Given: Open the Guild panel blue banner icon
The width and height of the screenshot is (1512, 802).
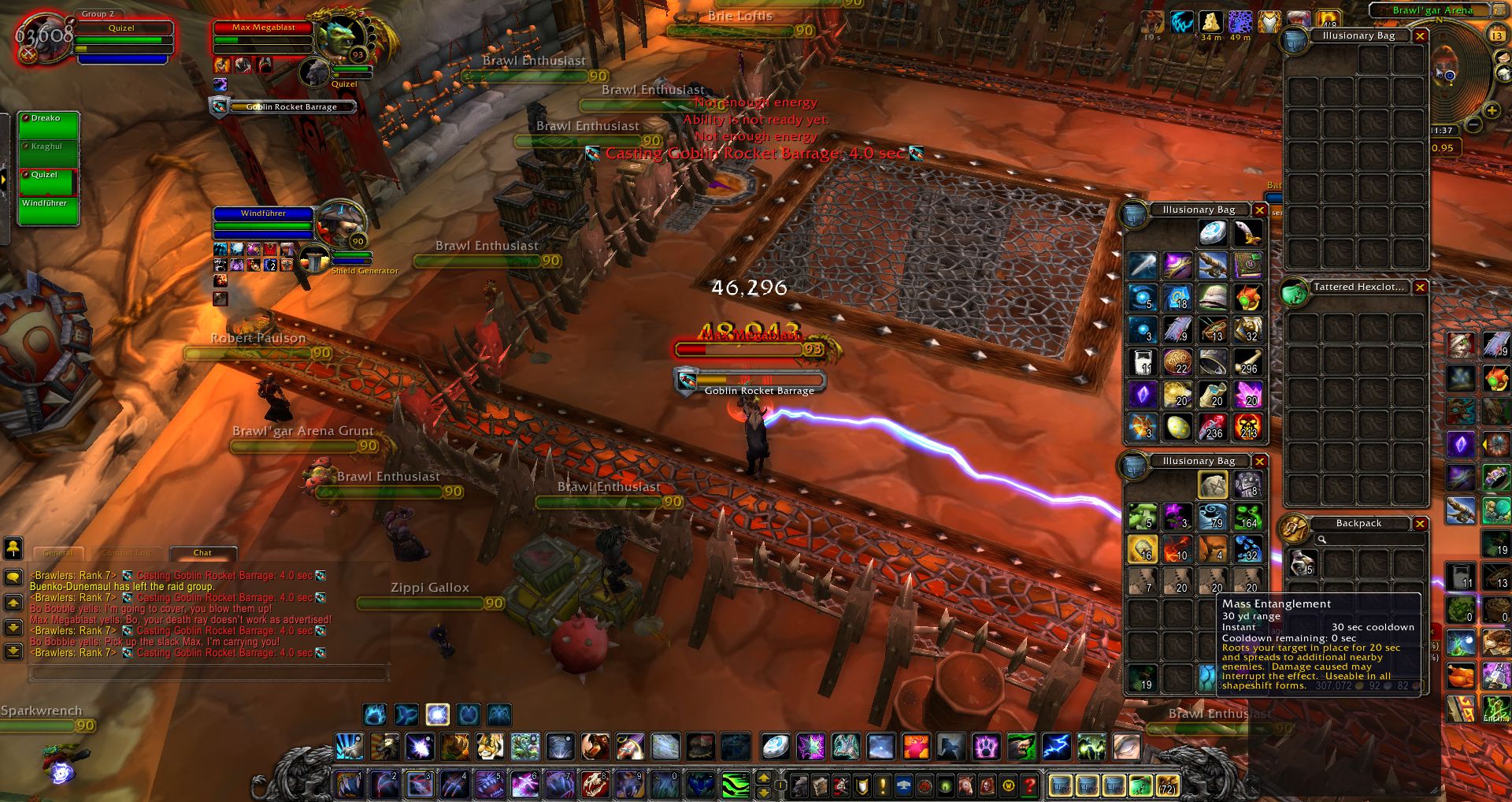Looking at the screenshot, I should (x=904, y=784).
